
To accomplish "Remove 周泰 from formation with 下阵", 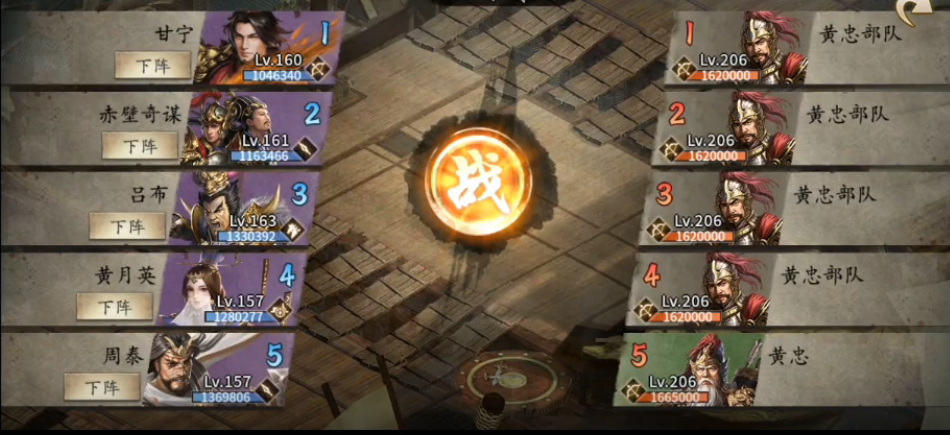I will click(102, 386).
